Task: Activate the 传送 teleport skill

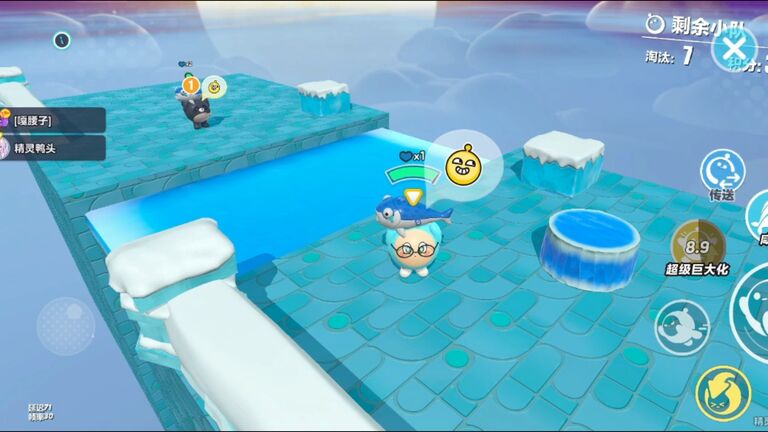Action: (x=721, y=168)
